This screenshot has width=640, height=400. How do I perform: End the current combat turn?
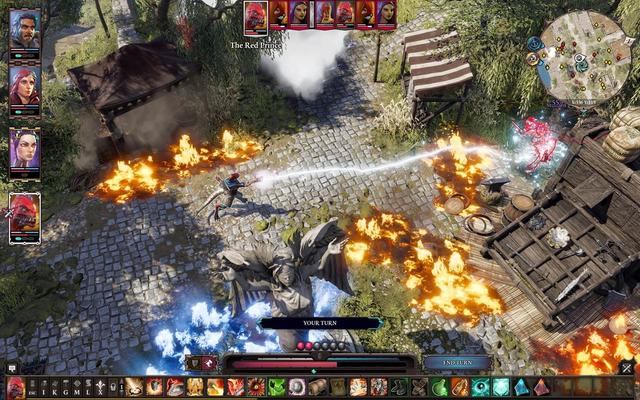[456, 362]
